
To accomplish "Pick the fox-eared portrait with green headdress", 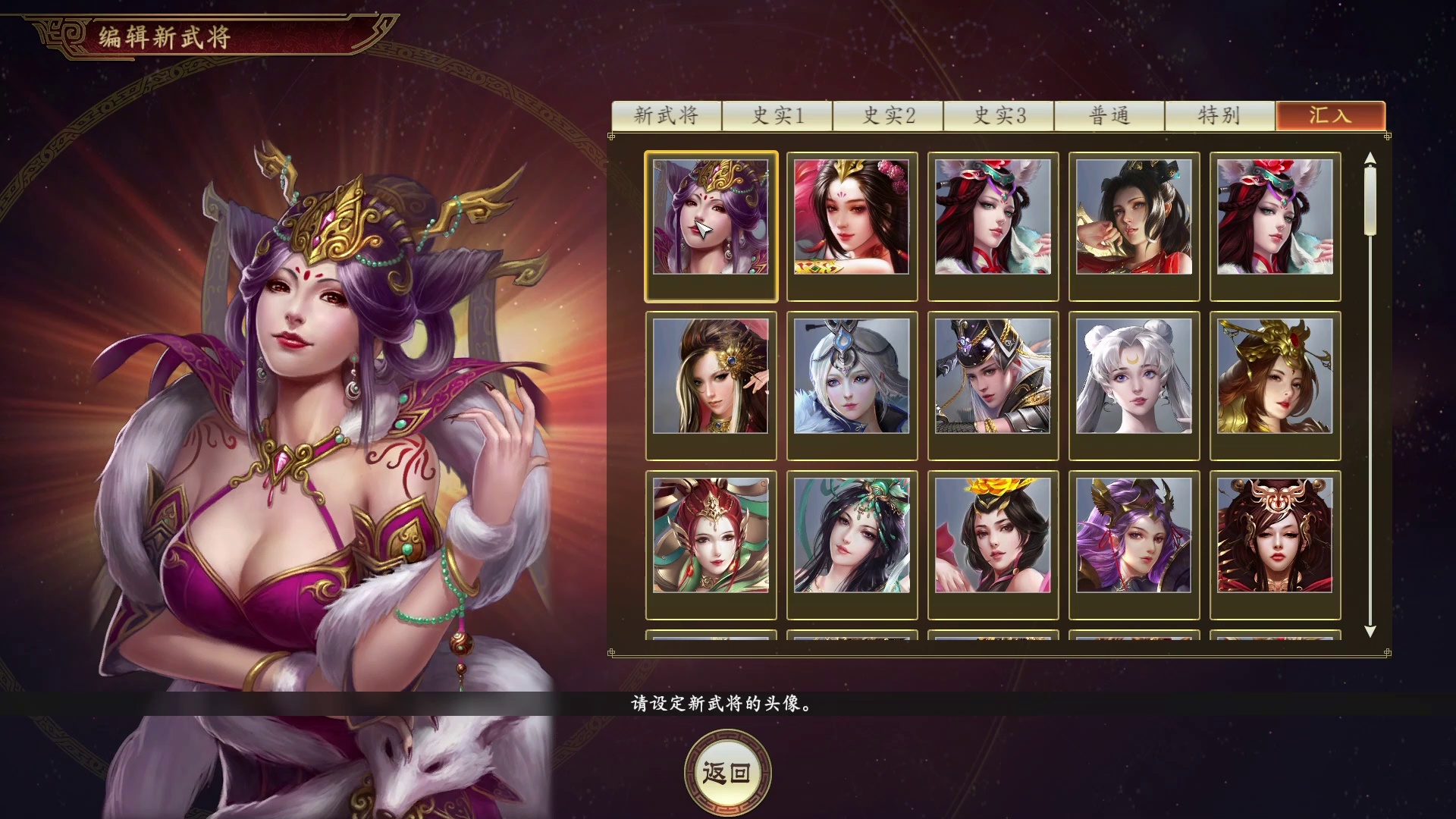I will (x=993, y=223).
